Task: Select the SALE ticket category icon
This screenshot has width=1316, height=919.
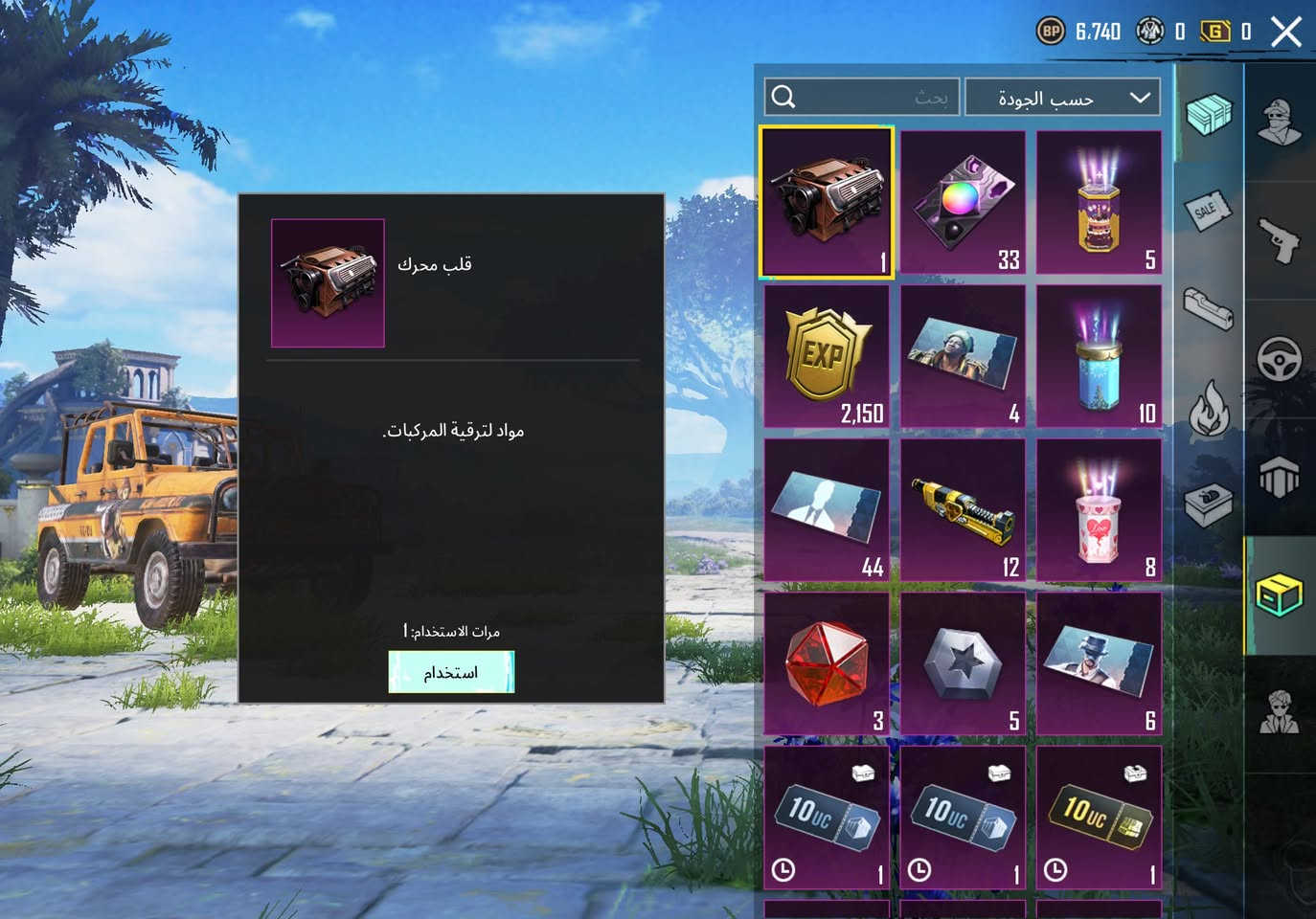Action: point(1209,211)
